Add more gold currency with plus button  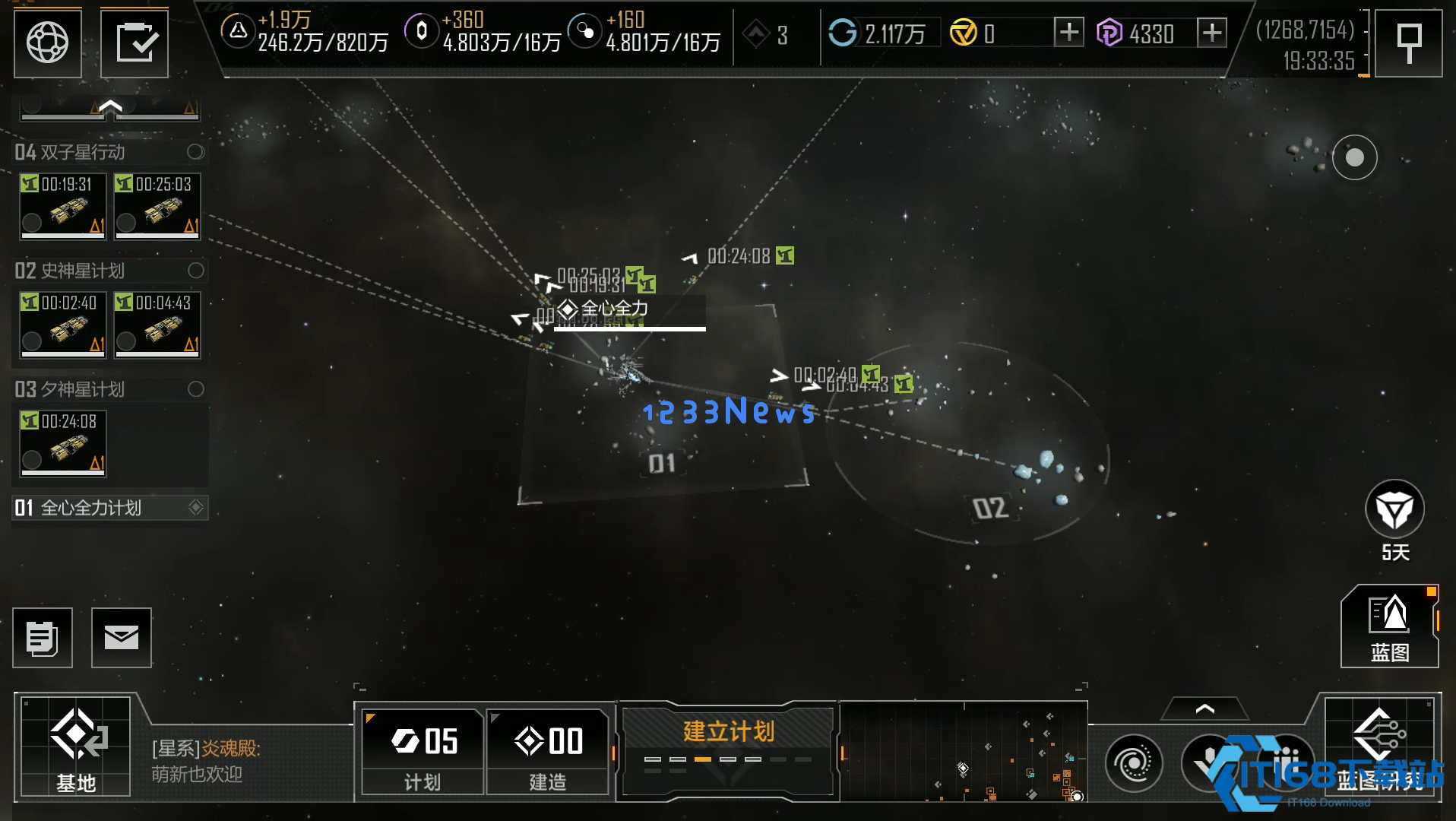point(1068,33)
